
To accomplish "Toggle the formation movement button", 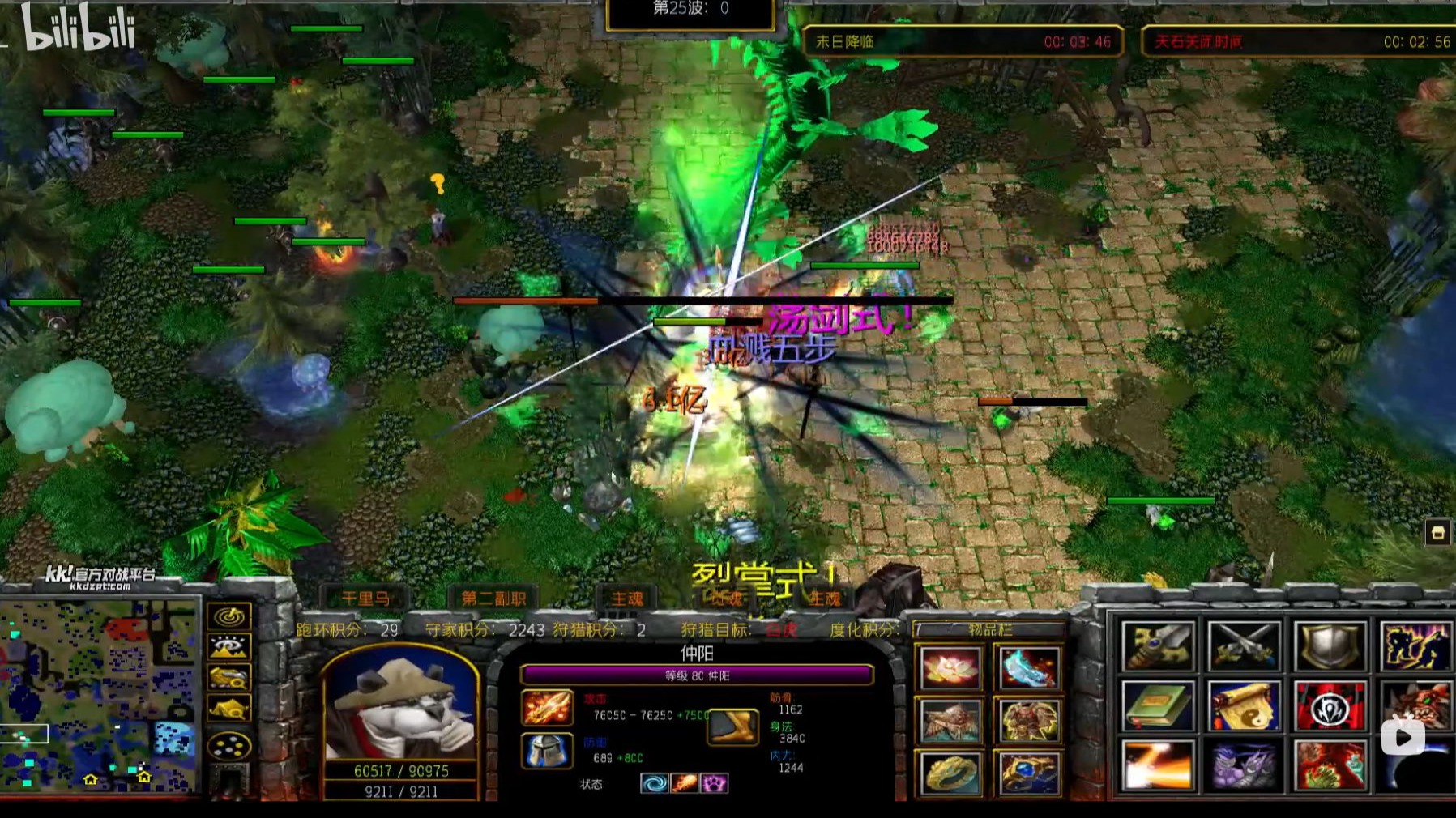I will pyautogui.click(x=229, y=746).
